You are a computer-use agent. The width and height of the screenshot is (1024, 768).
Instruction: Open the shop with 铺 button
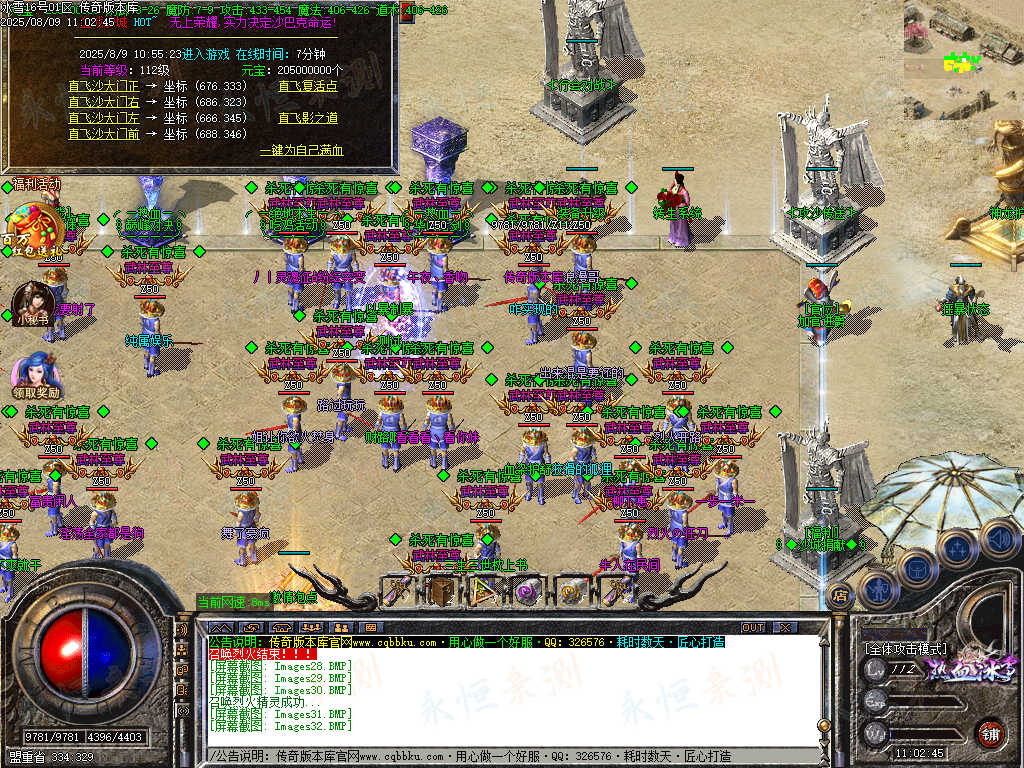point(990,731)
